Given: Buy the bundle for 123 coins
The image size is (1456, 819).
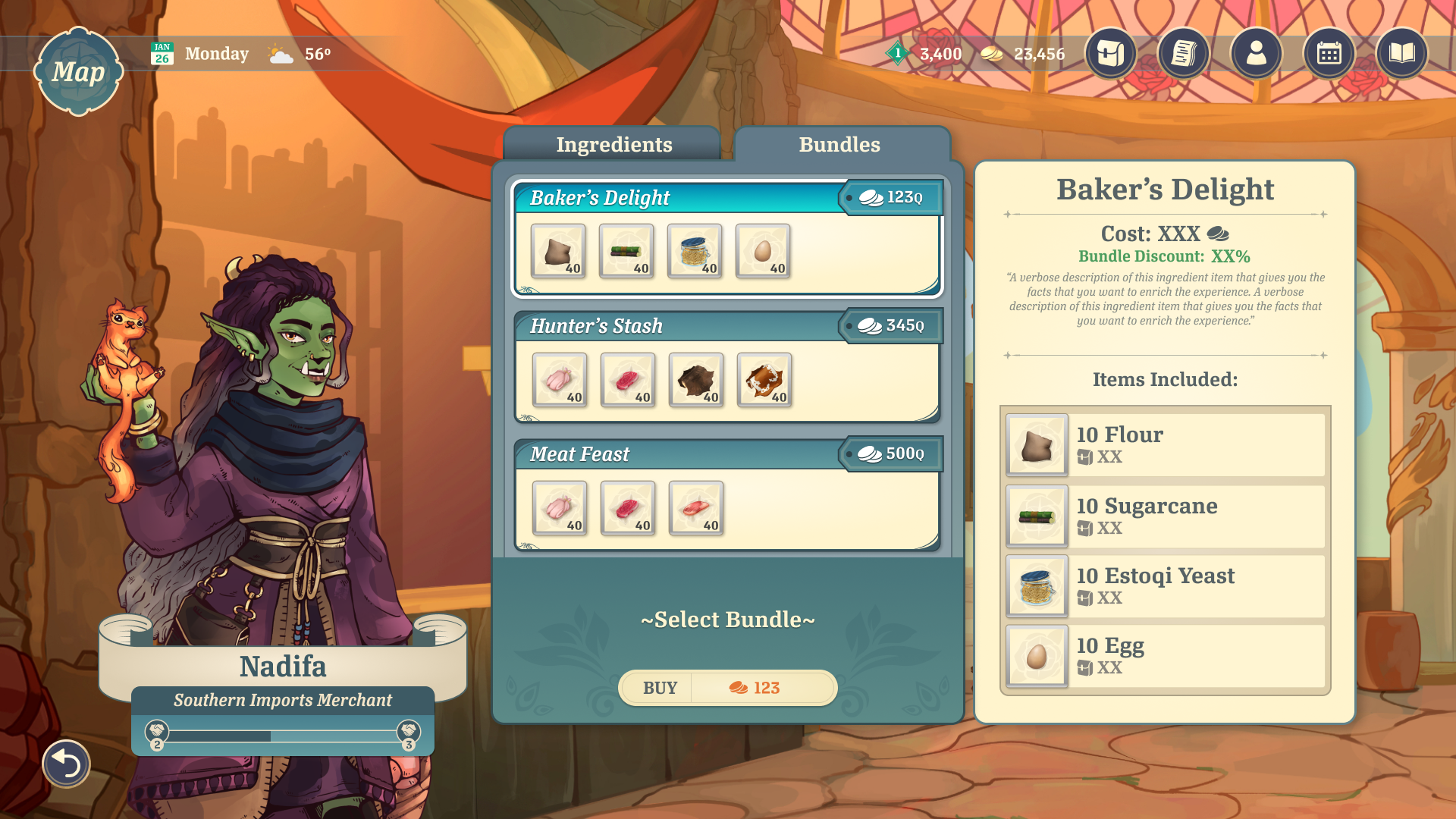Looking at the screenshot, I should (x=727, y=688).
